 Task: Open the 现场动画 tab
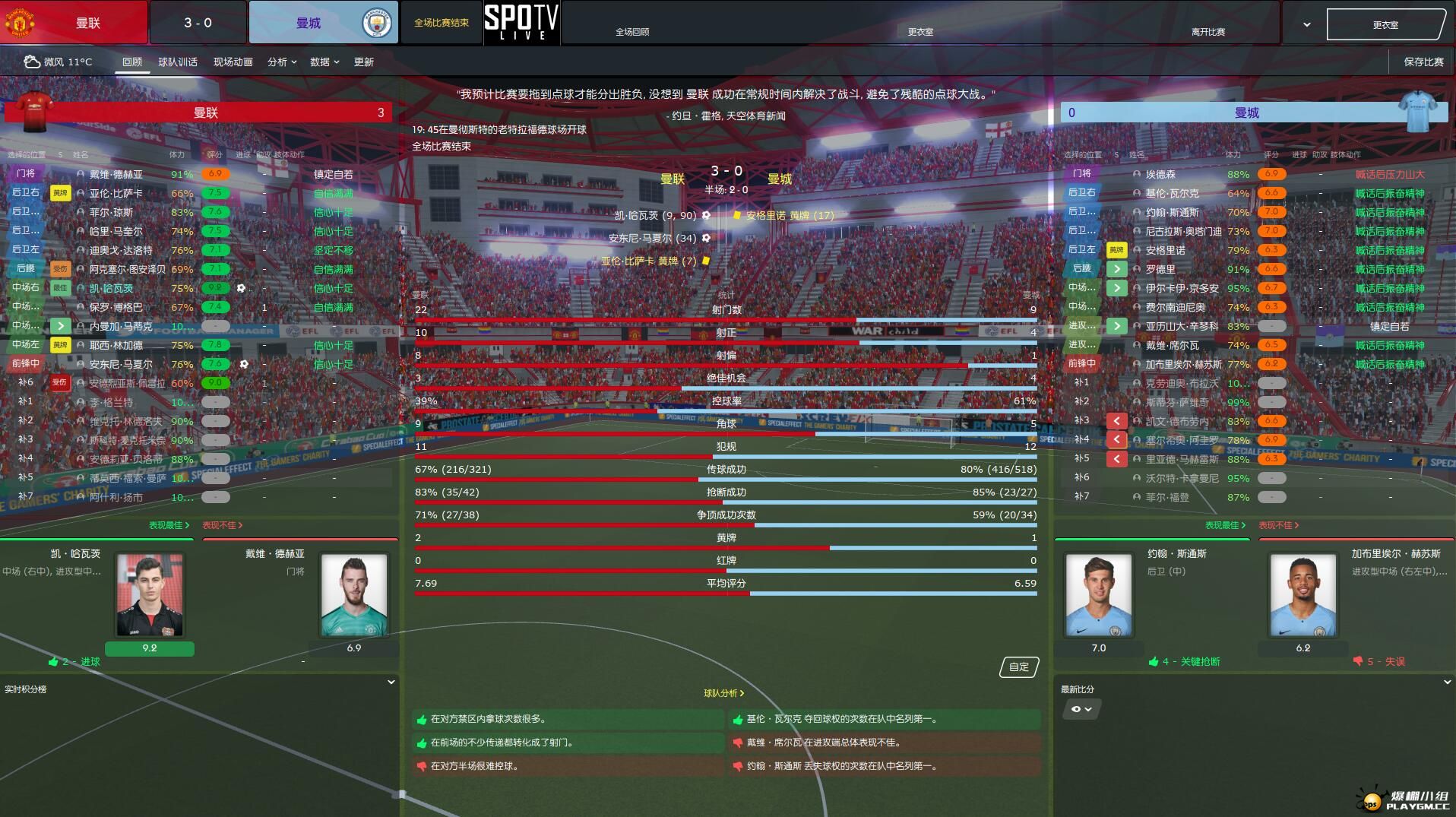(x=233, y=62)
